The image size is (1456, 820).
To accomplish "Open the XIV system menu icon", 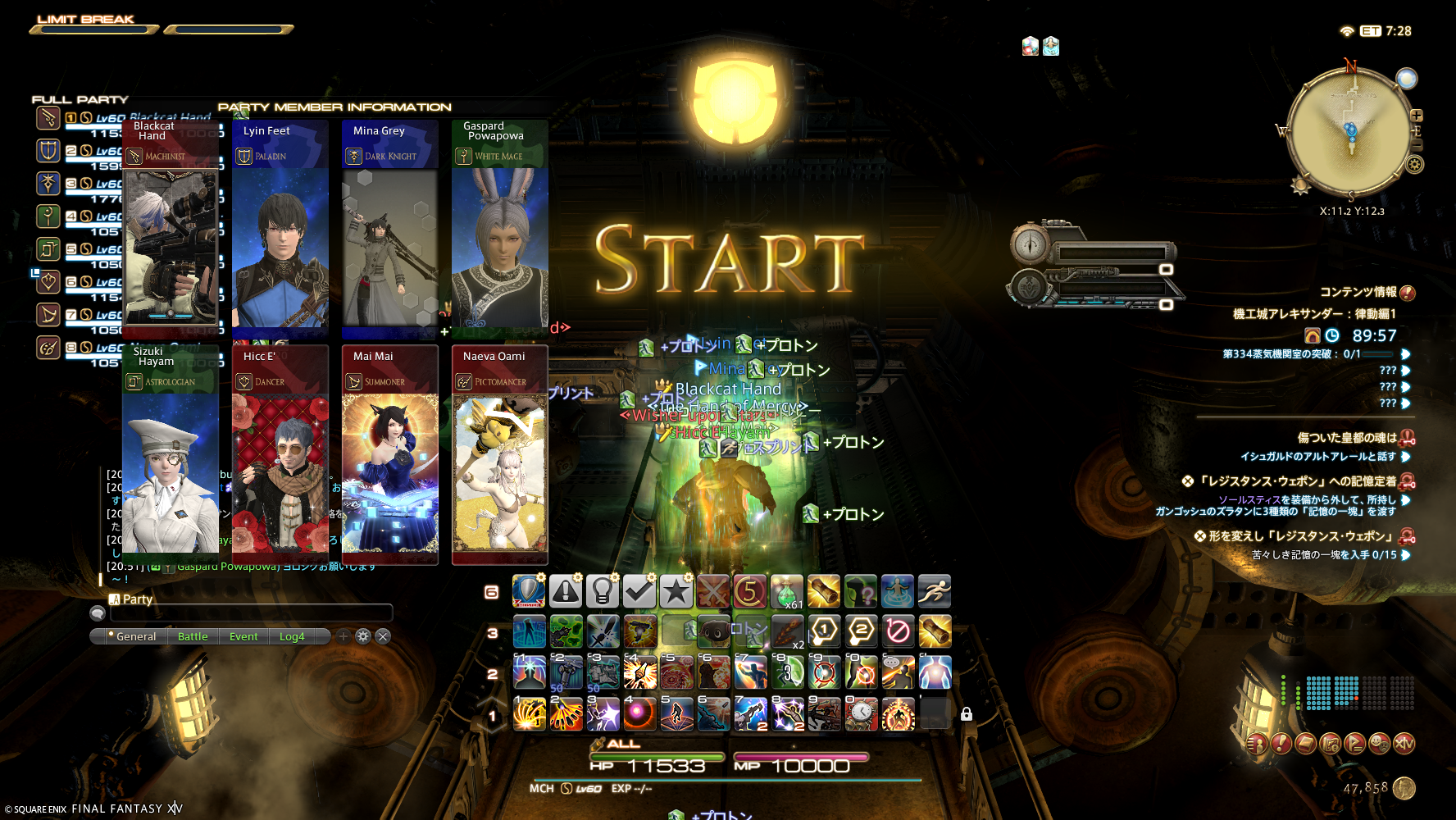I will click(x=1404, y=744).
